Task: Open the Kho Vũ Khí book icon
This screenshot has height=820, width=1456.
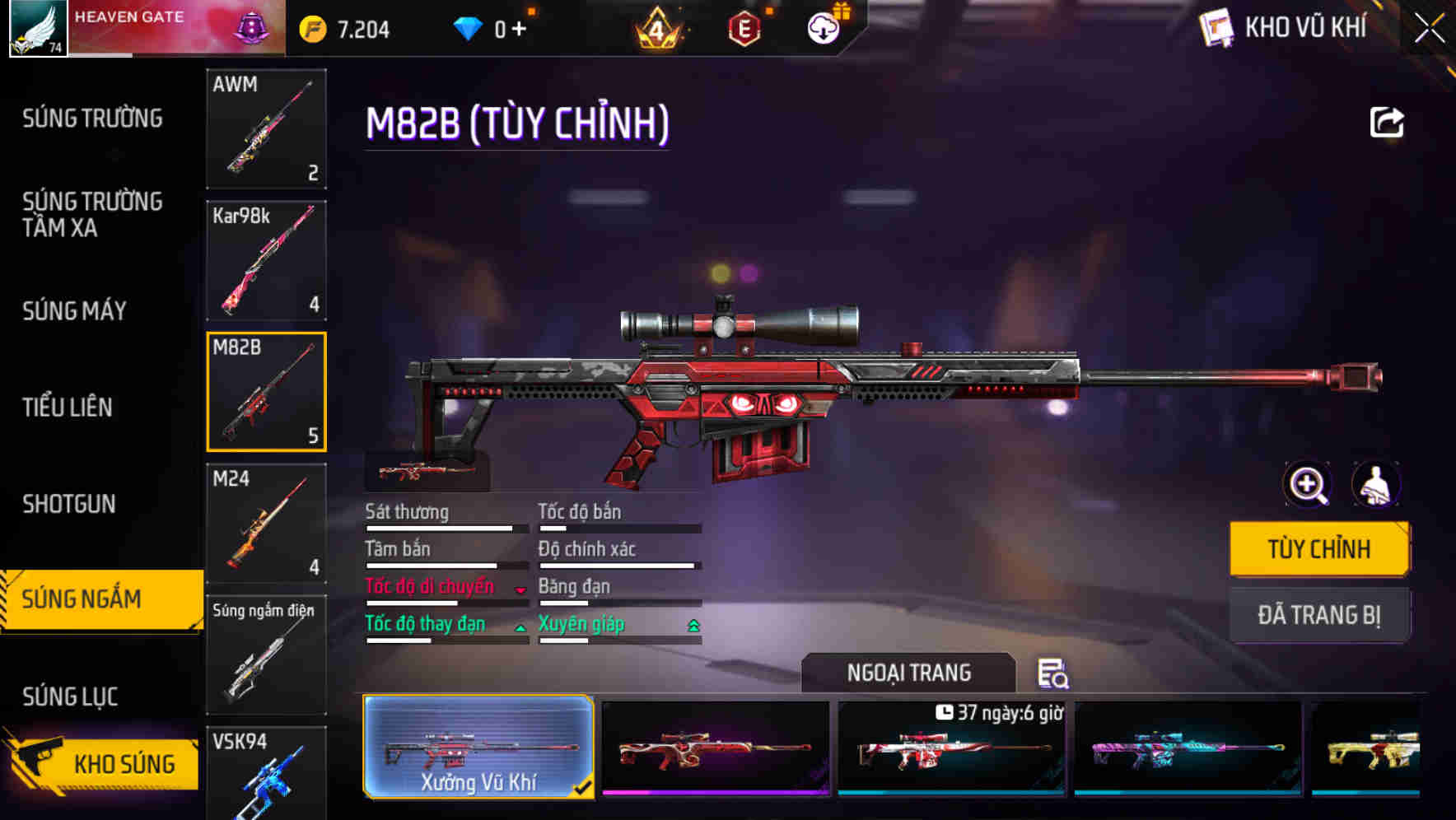Action: [x=1216, y=27]
